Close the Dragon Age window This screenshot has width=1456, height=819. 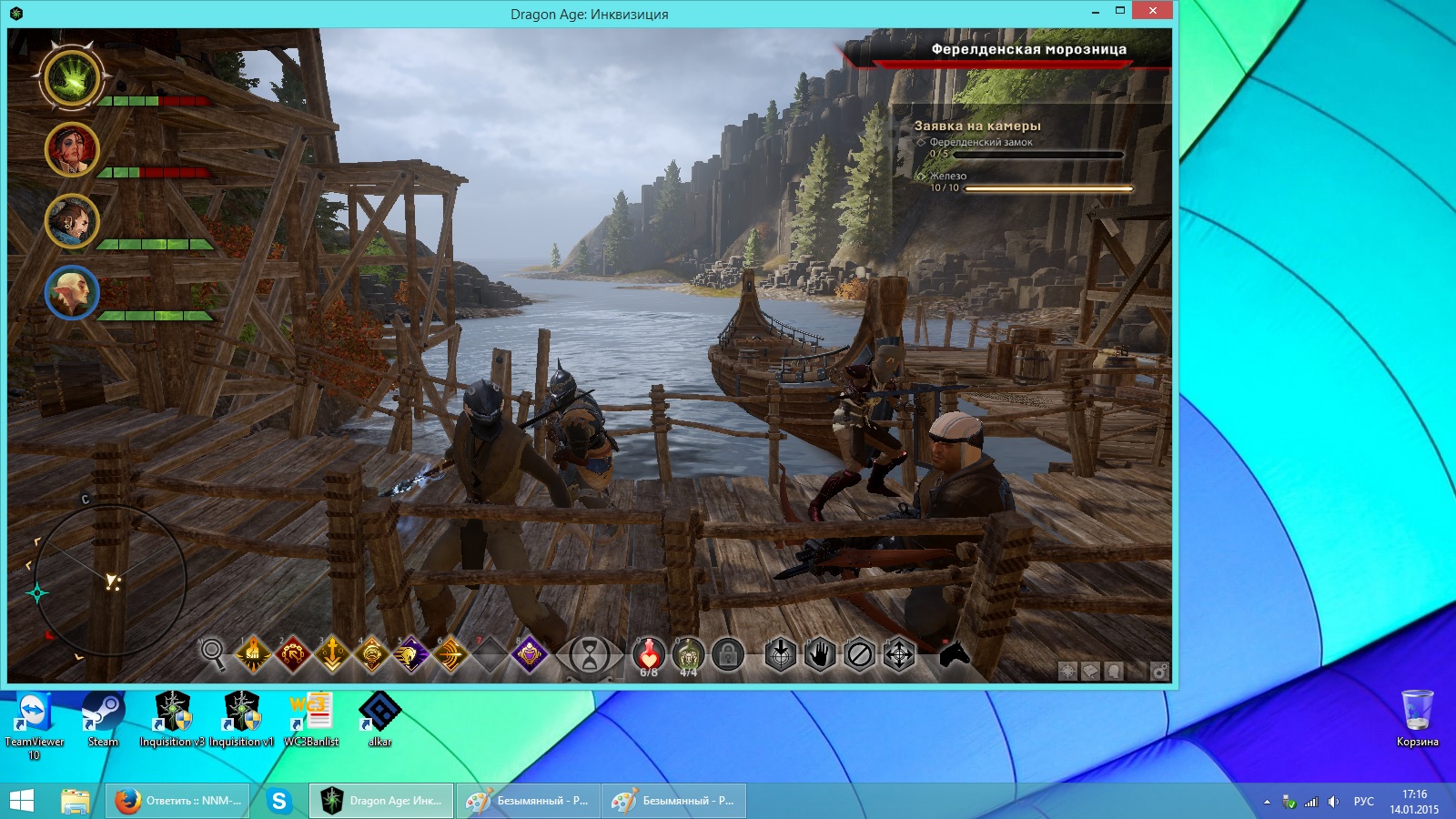[x=1152, y=11]
